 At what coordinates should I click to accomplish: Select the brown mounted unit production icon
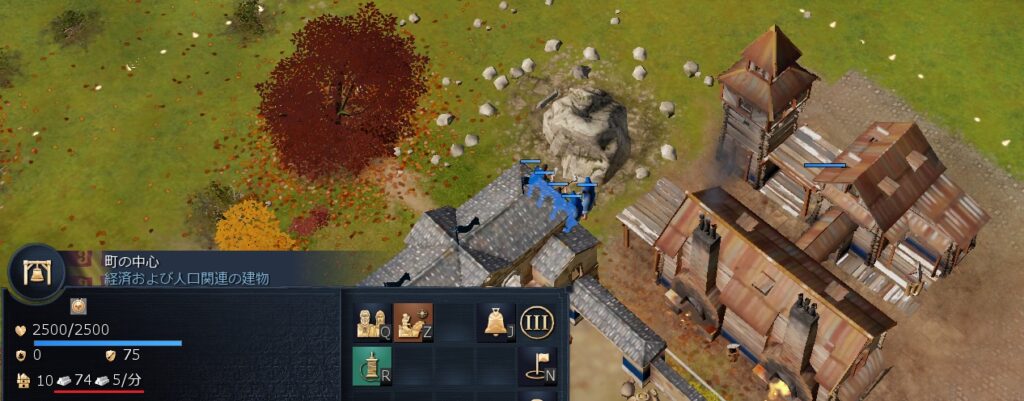point(412,321)
